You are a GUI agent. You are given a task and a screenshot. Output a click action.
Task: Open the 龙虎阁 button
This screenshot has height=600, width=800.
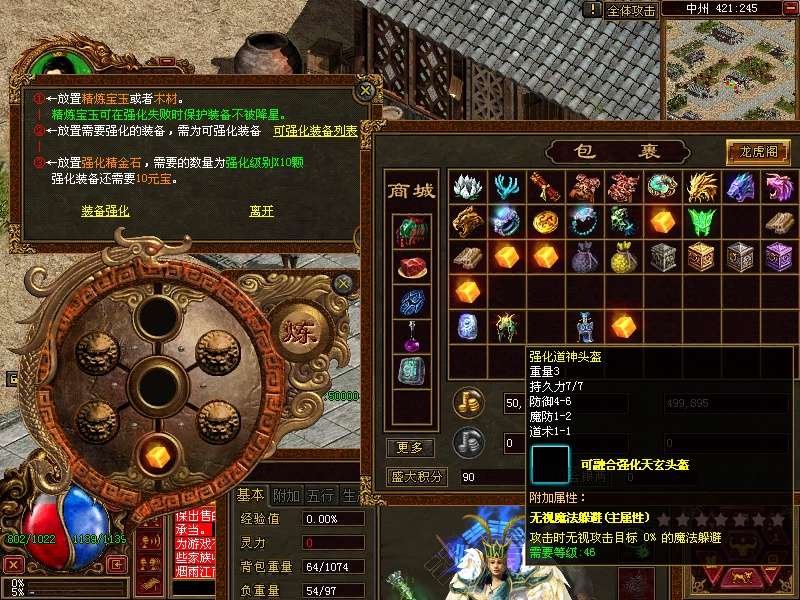(x=758, y=152)
